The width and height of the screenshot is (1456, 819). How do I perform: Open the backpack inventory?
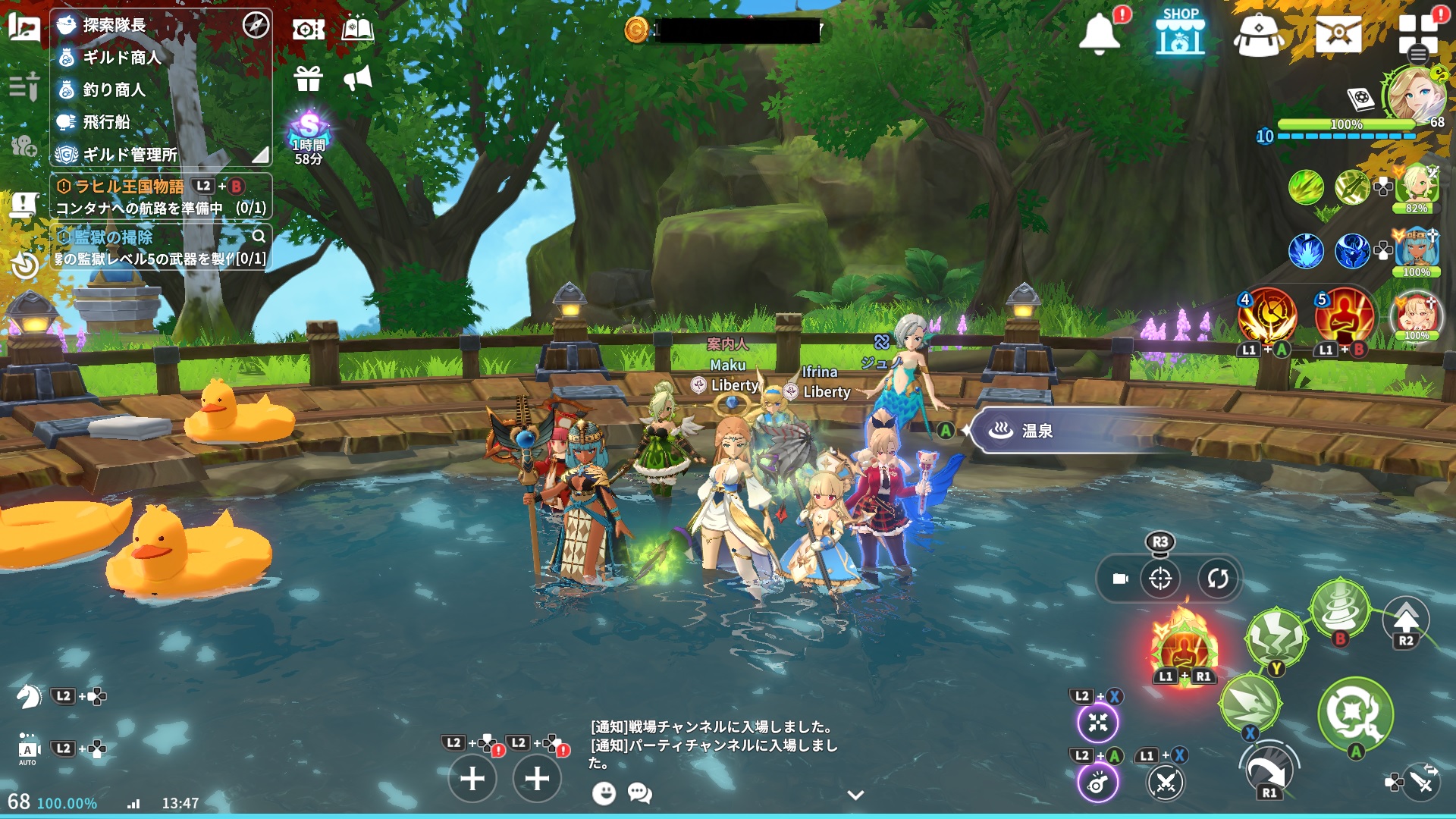(1258, 35)
